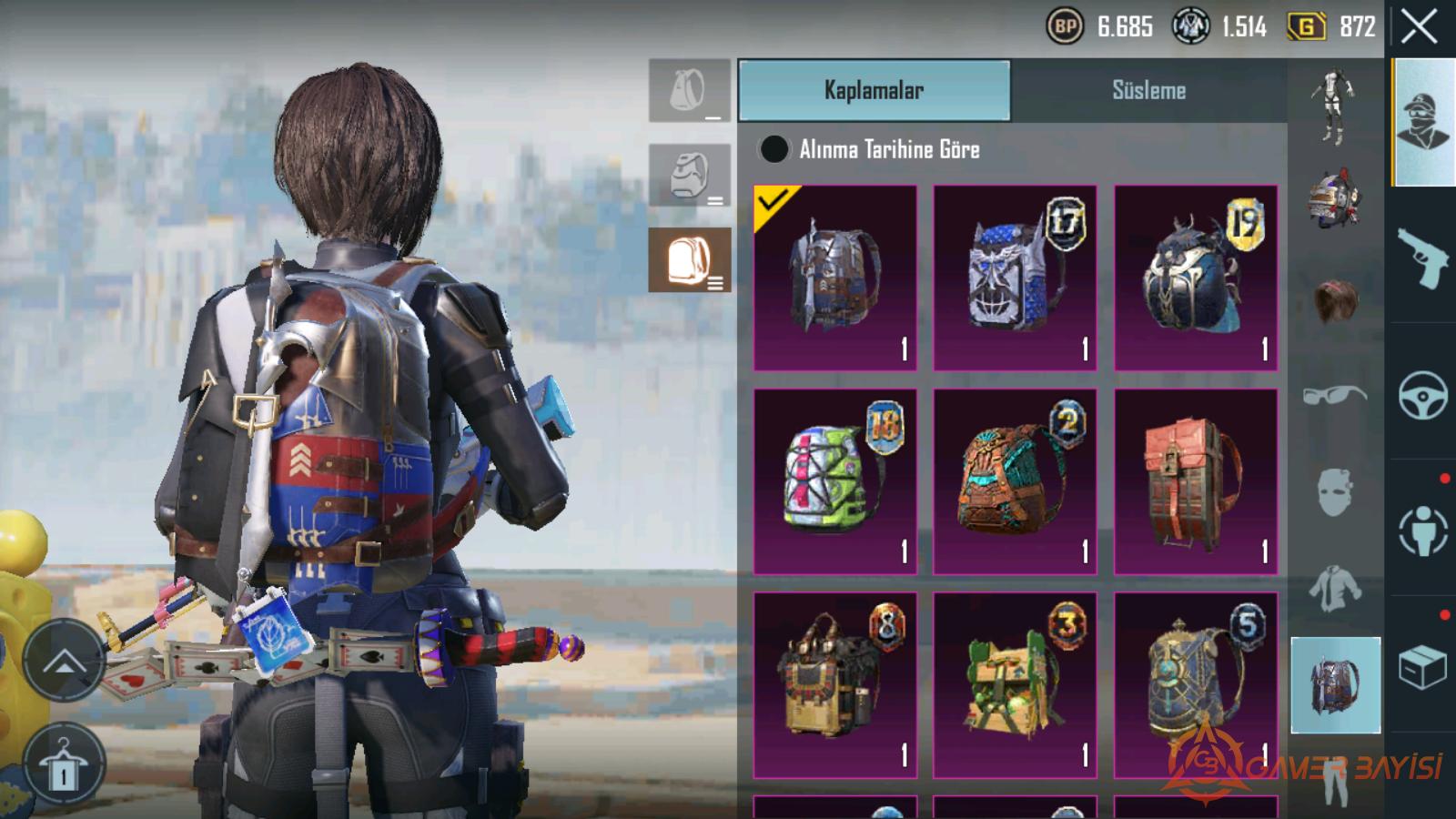Open the vehicle skins category
The height and width of the screenshot is (819, 1456).
coord(1423,394)
